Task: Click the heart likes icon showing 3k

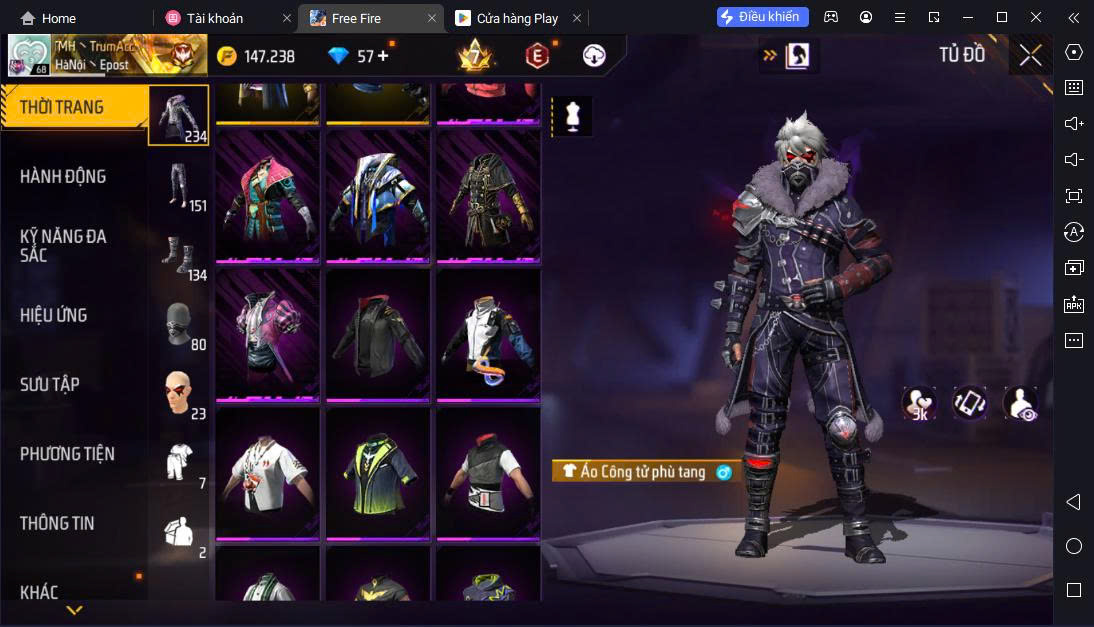Action: click(919, 402)
